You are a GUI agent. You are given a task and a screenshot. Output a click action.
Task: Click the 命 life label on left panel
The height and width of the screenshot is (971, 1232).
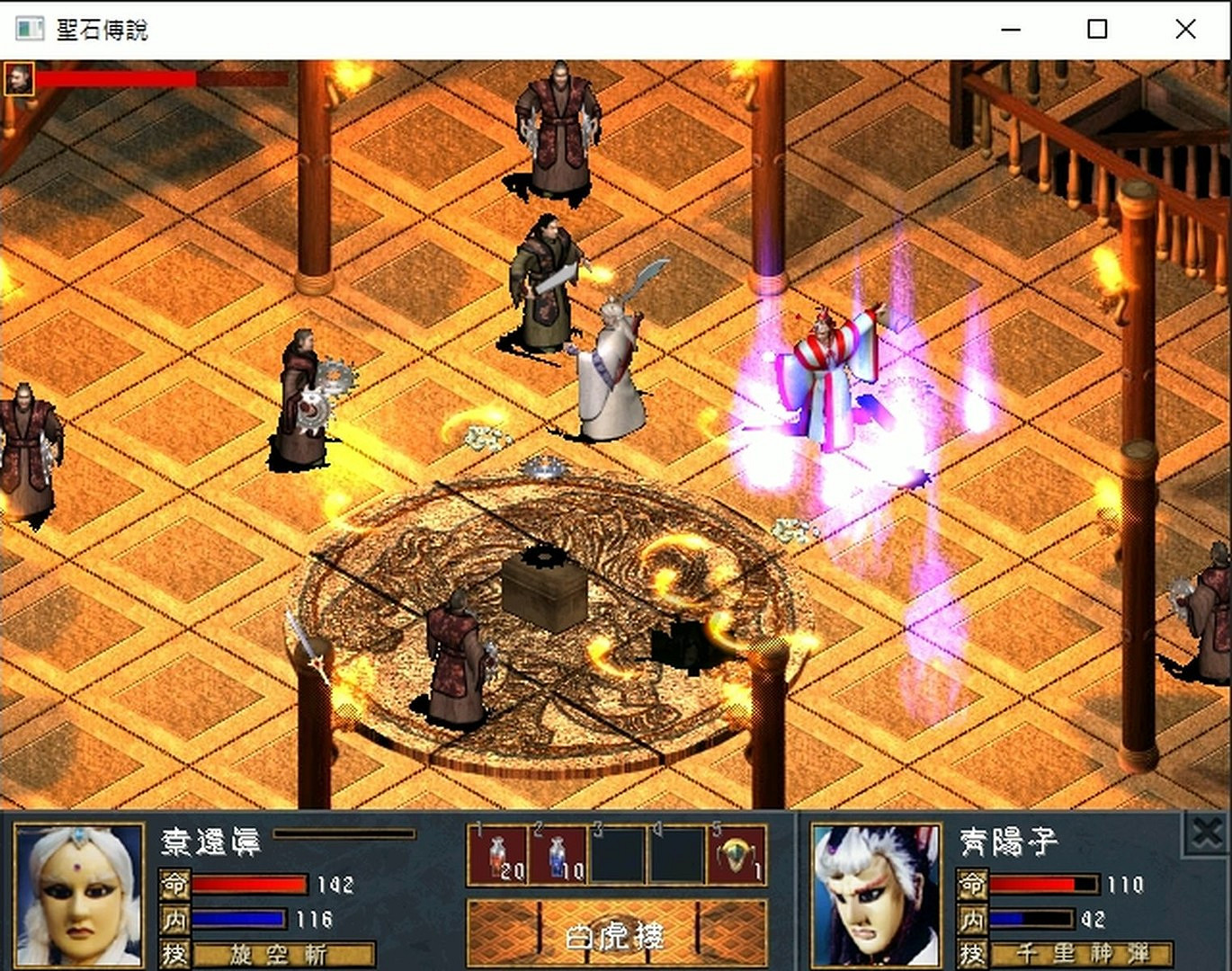point(174,885)
